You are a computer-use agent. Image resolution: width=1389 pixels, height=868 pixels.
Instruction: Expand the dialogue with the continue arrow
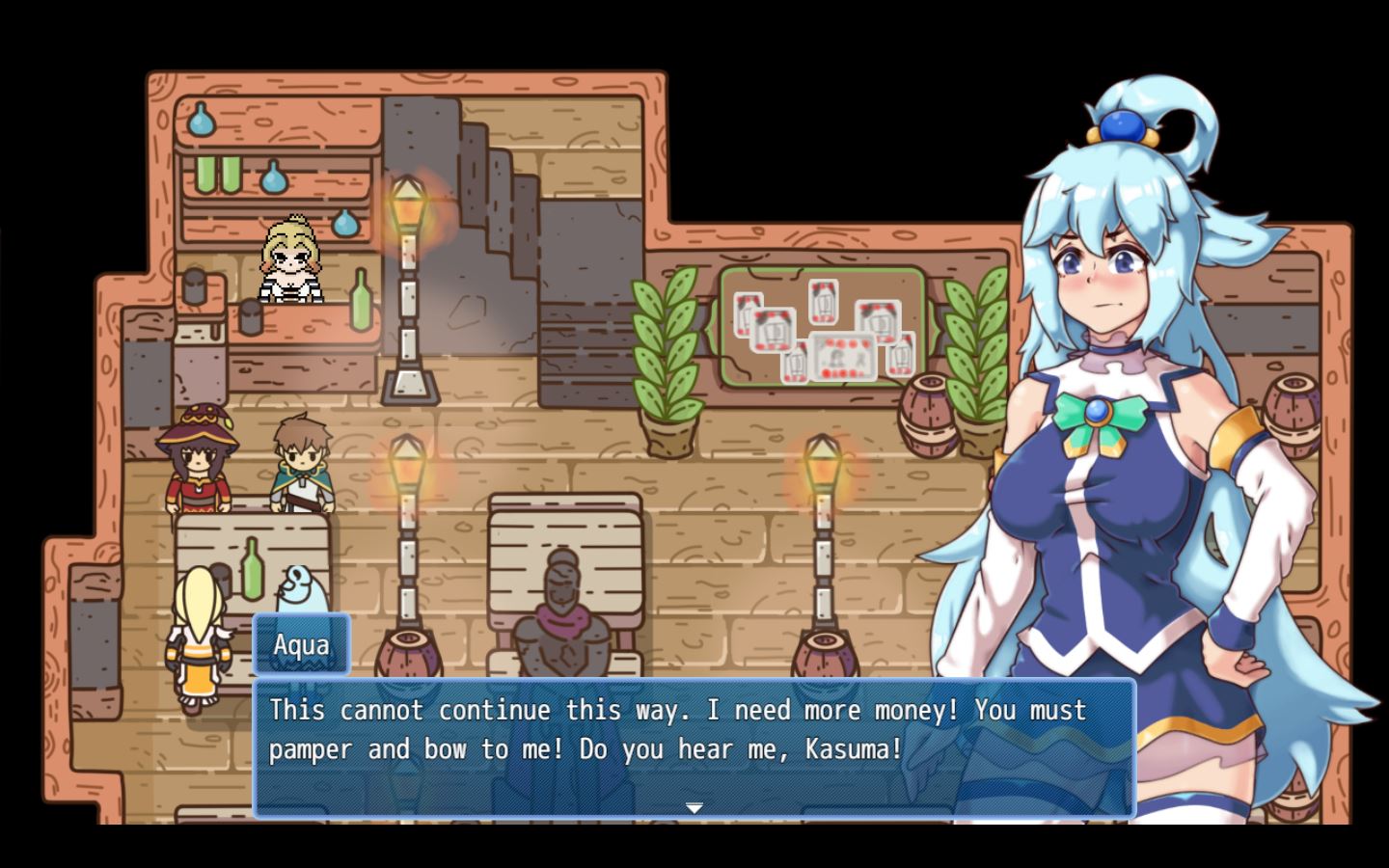pos(694,806)
